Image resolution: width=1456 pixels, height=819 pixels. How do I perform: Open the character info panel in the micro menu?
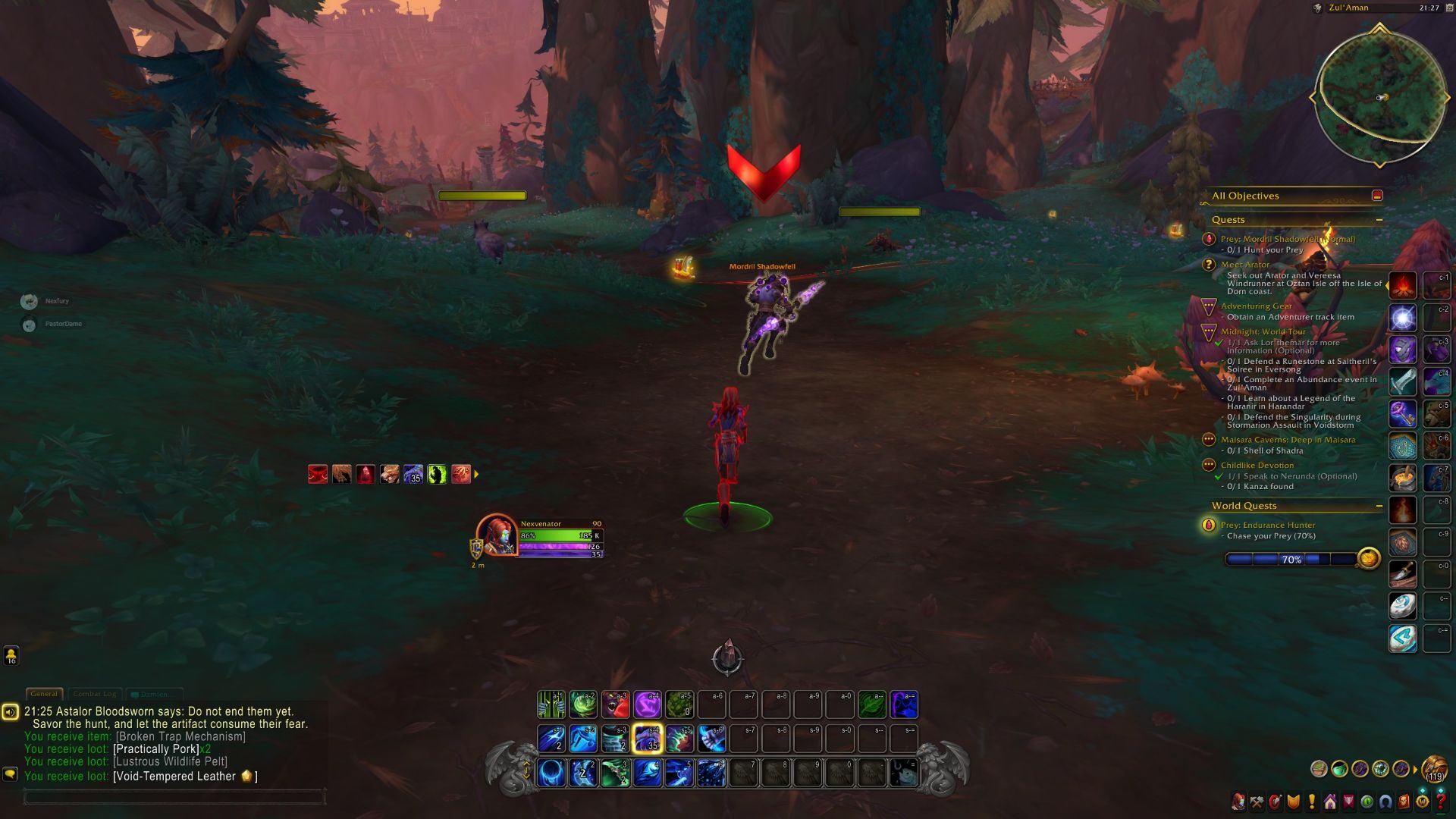click(x=1238, y=802)
